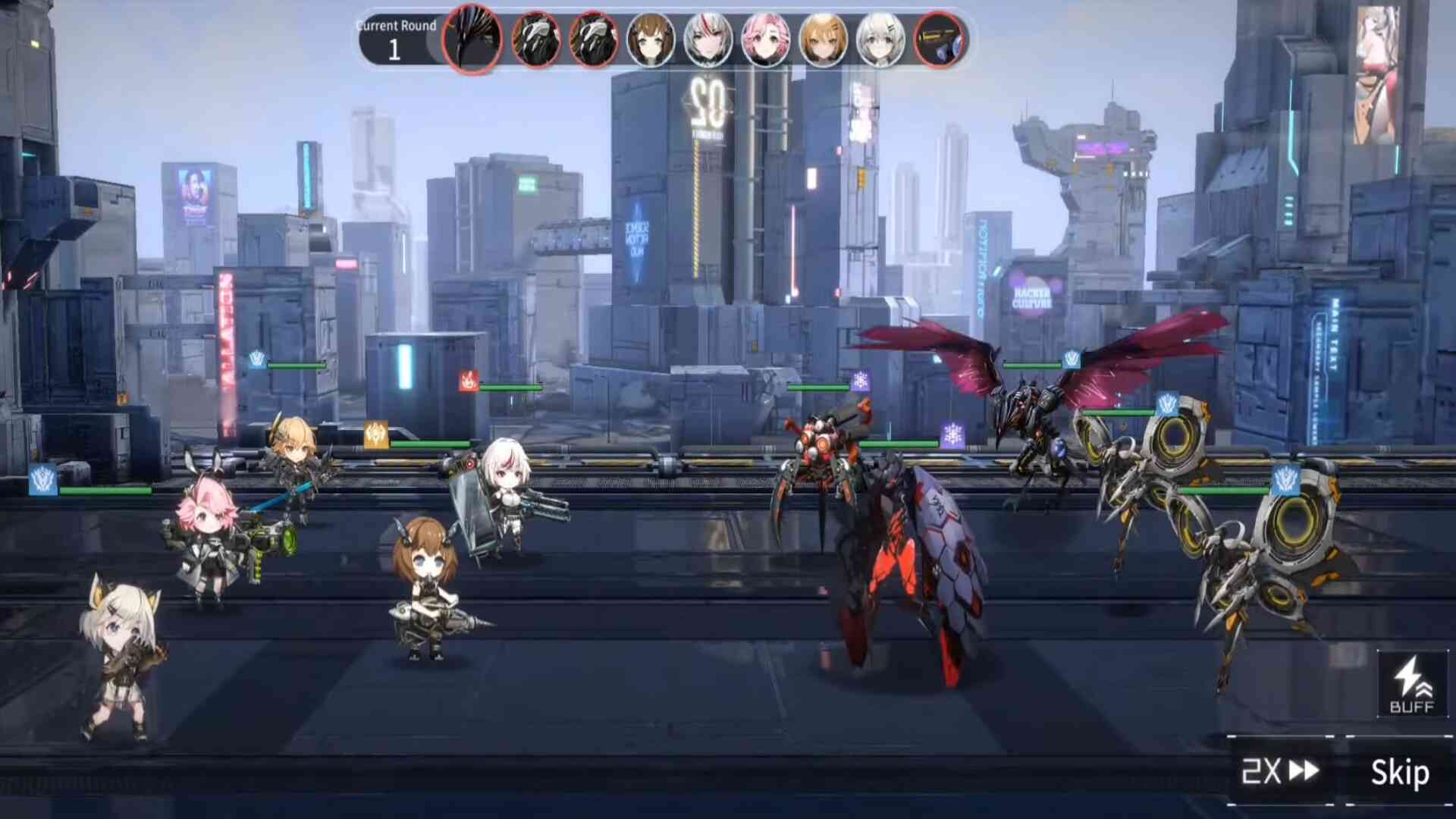Screen dimensions: 1456x819
Task: Toggle the 2X battle speed
Action: [1281, 772]
